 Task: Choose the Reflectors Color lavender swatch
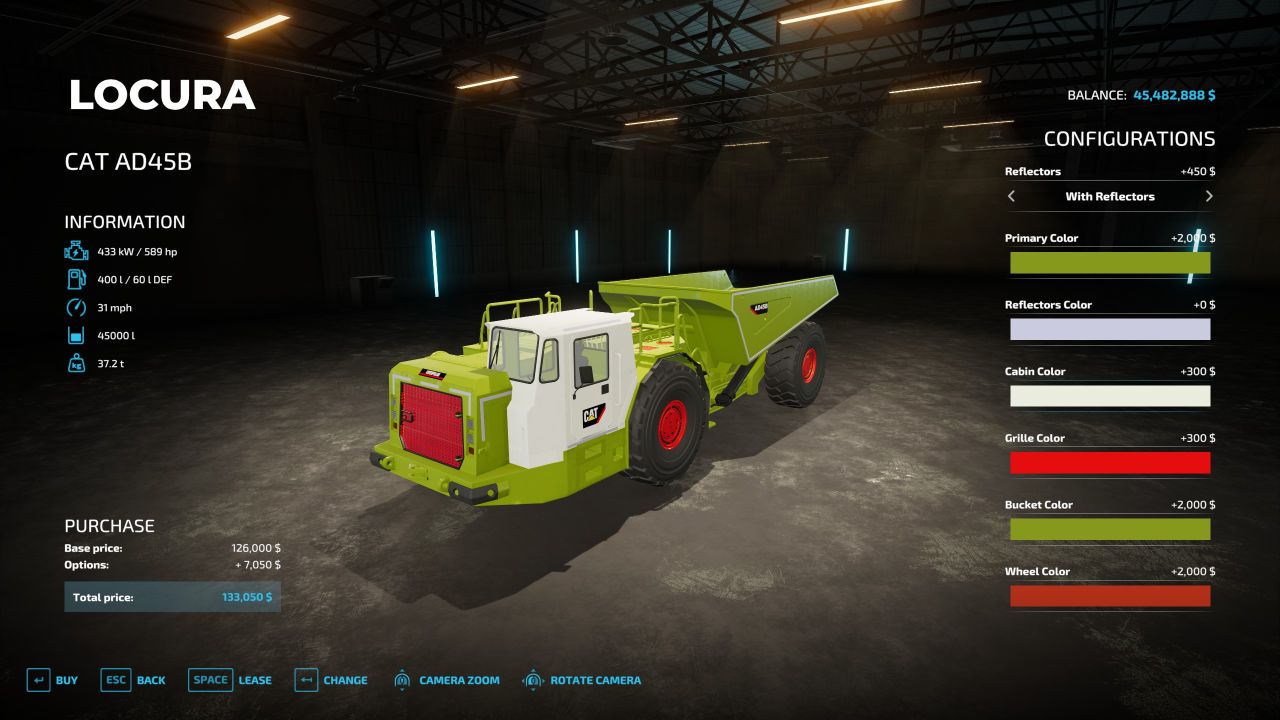(x=1110, y=329)
